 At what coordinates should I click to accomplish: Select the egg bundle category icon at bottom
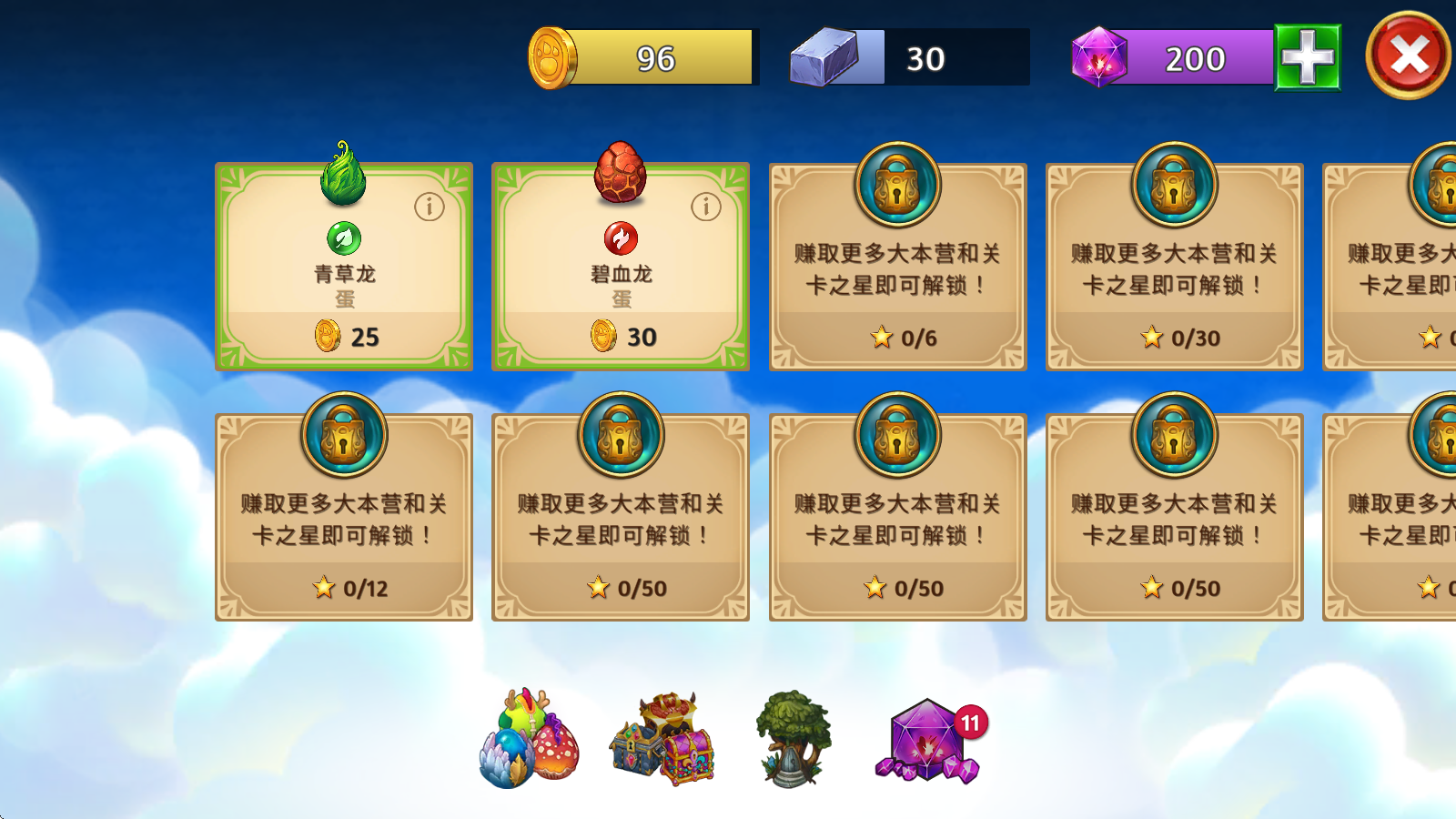[523, 742]
